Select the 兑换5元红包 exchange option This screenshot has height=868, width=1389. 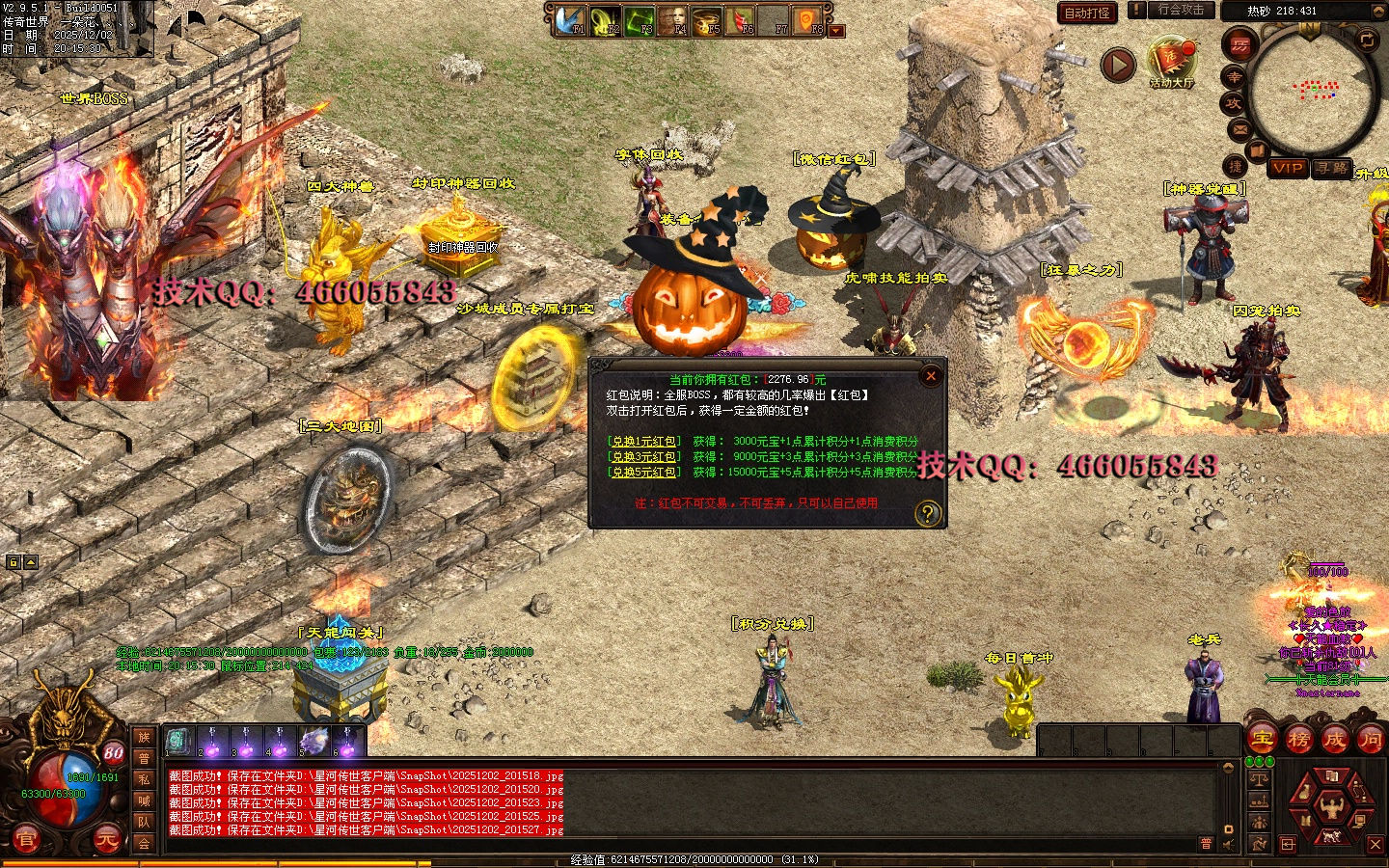point(644,473)
